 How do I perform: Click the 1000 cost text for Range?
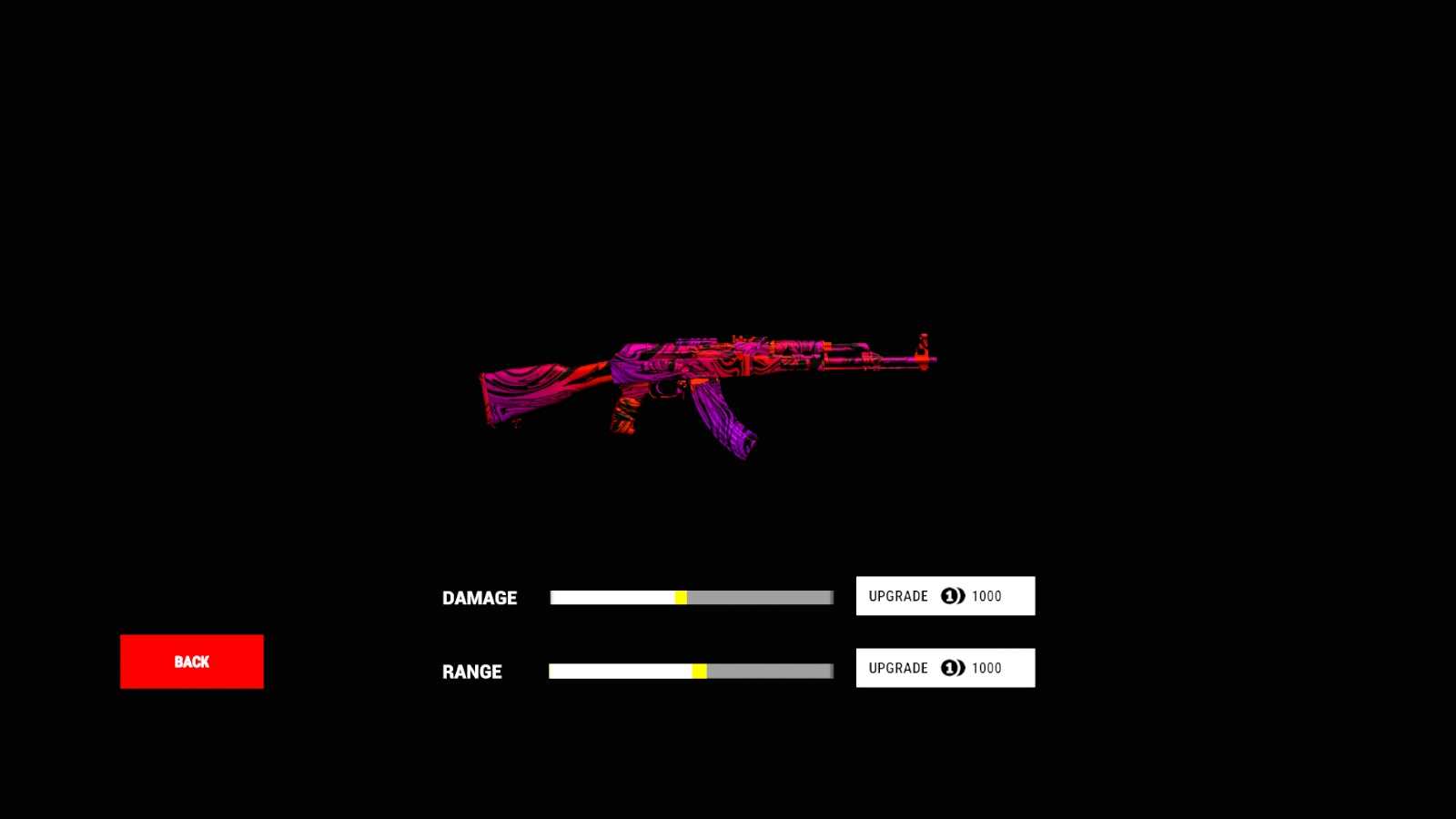coord(986,668)
